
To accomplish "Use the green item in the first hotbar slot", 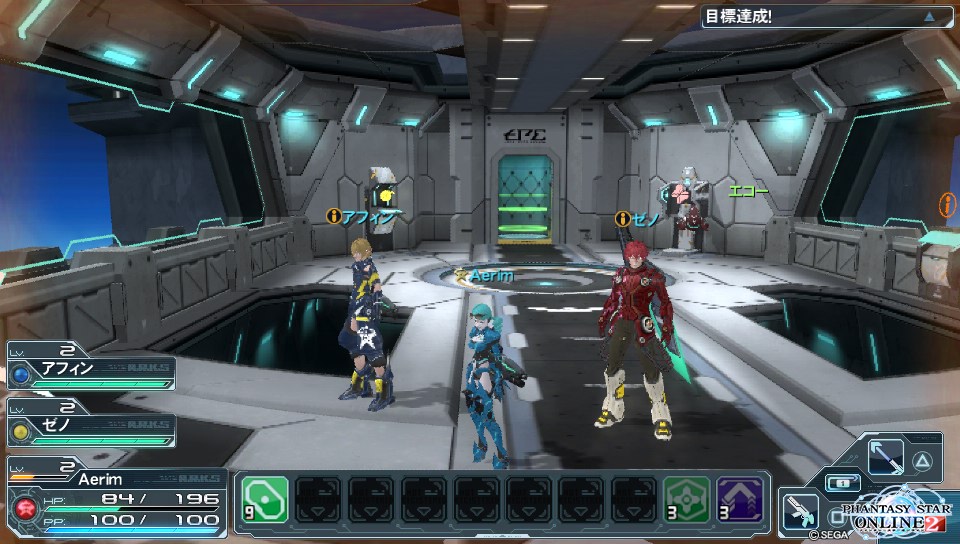I will pyautogui.click(x=264, y=498).
